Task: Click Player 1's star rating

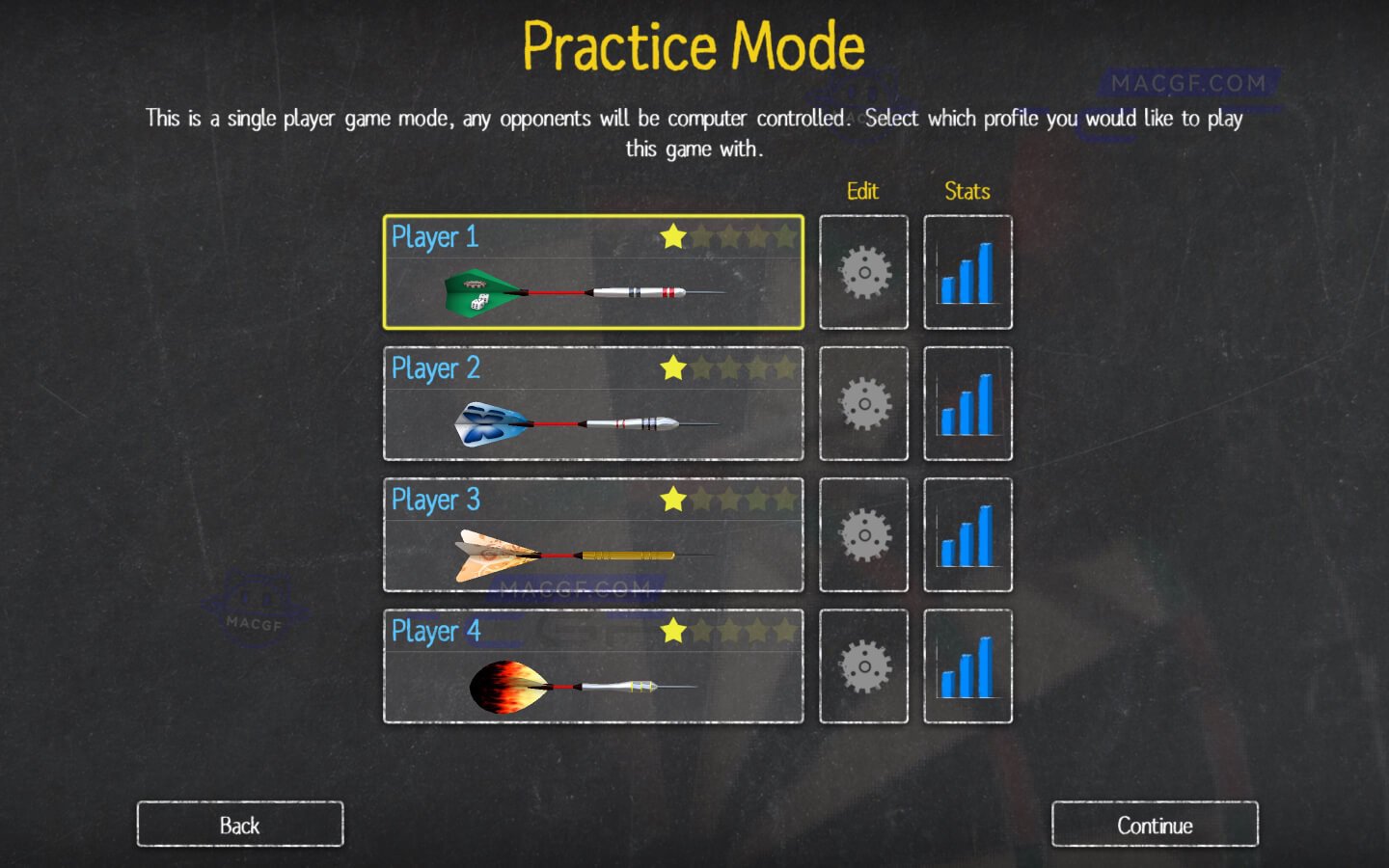Action: point(732,236)
